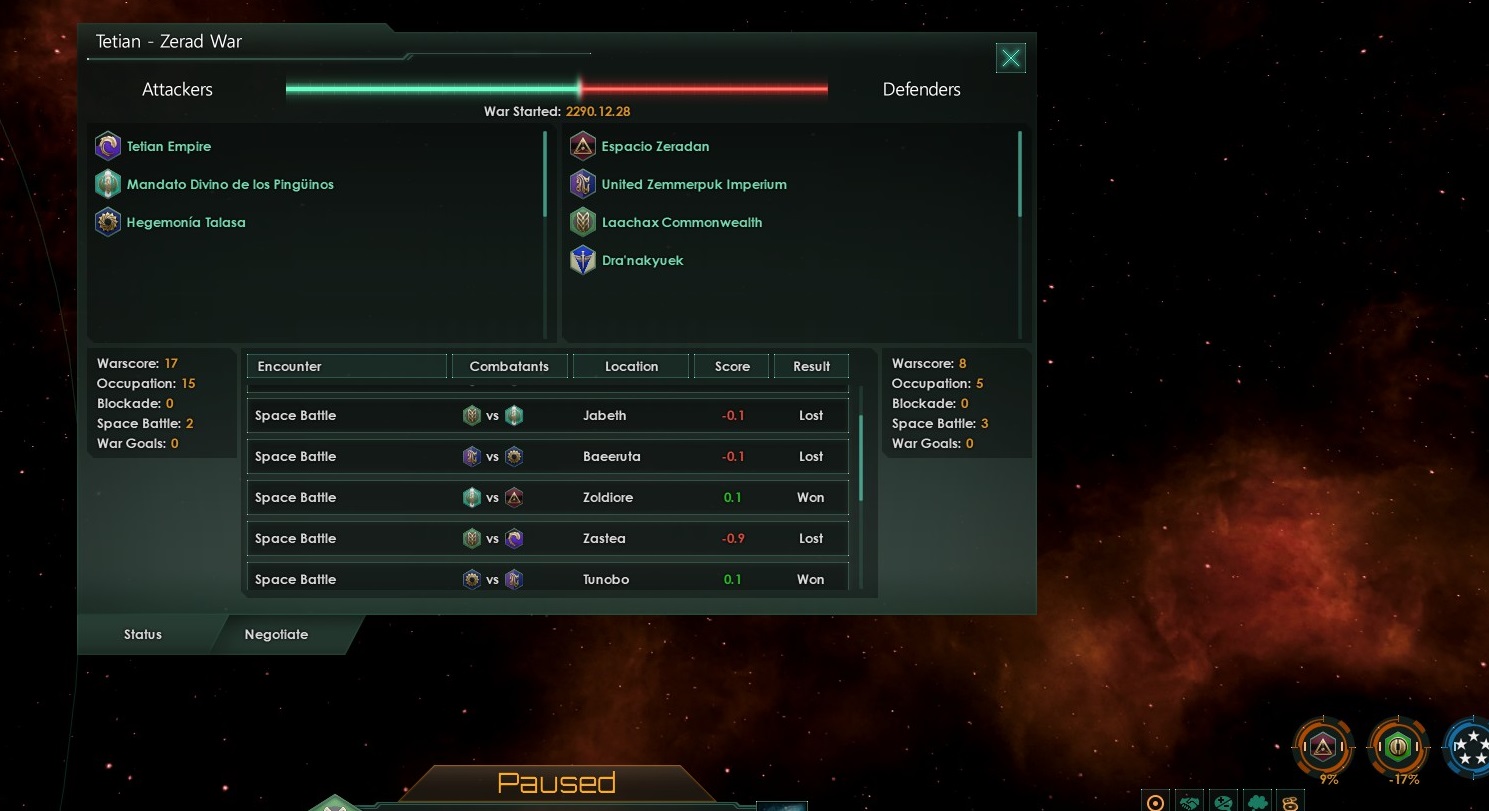Click the purple combatant emblem in the Zastea row

pos(514,538)
